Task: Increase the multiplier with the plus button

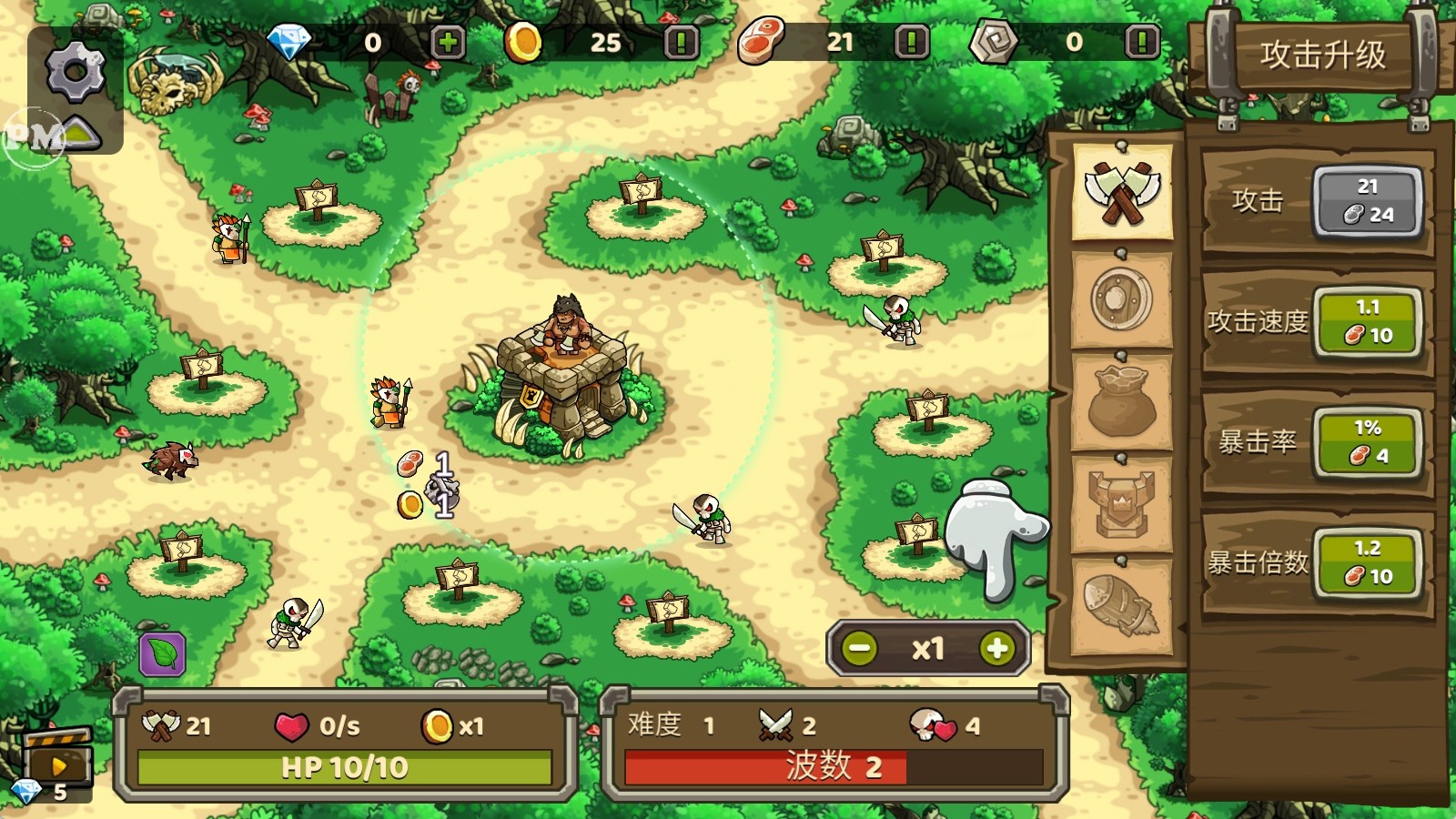Action: pyautogui.click(x=997, y=649)
